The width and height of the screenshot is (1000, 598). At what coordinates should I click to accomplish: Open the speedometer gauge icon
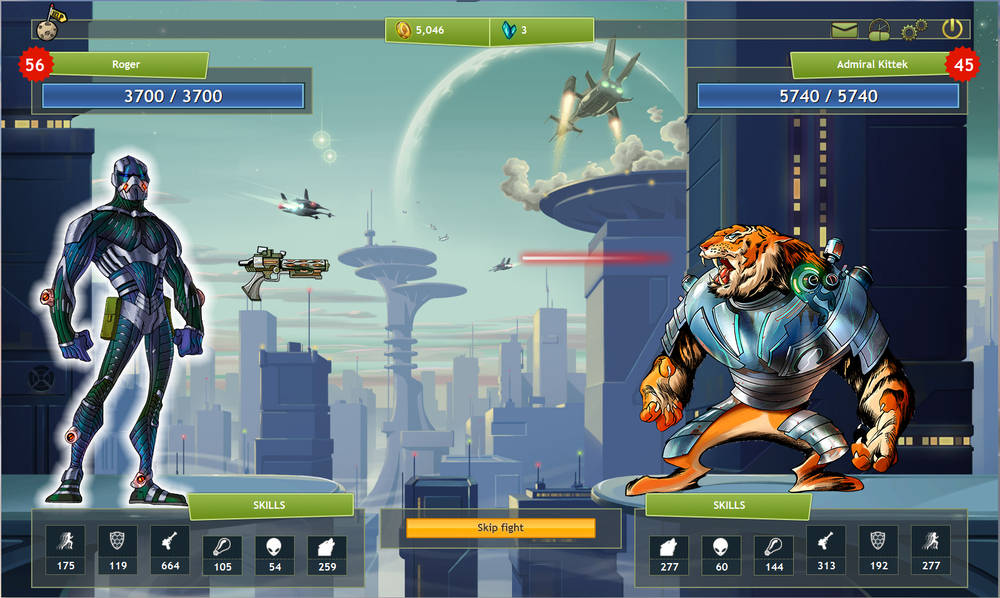tap(879, 30)
